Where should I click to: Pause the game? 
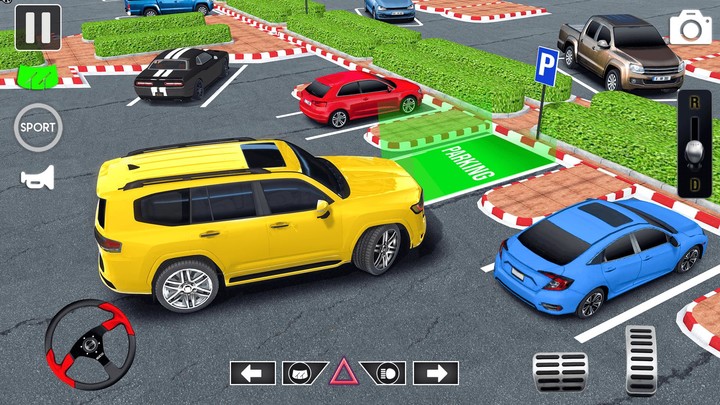pos(37,27)
